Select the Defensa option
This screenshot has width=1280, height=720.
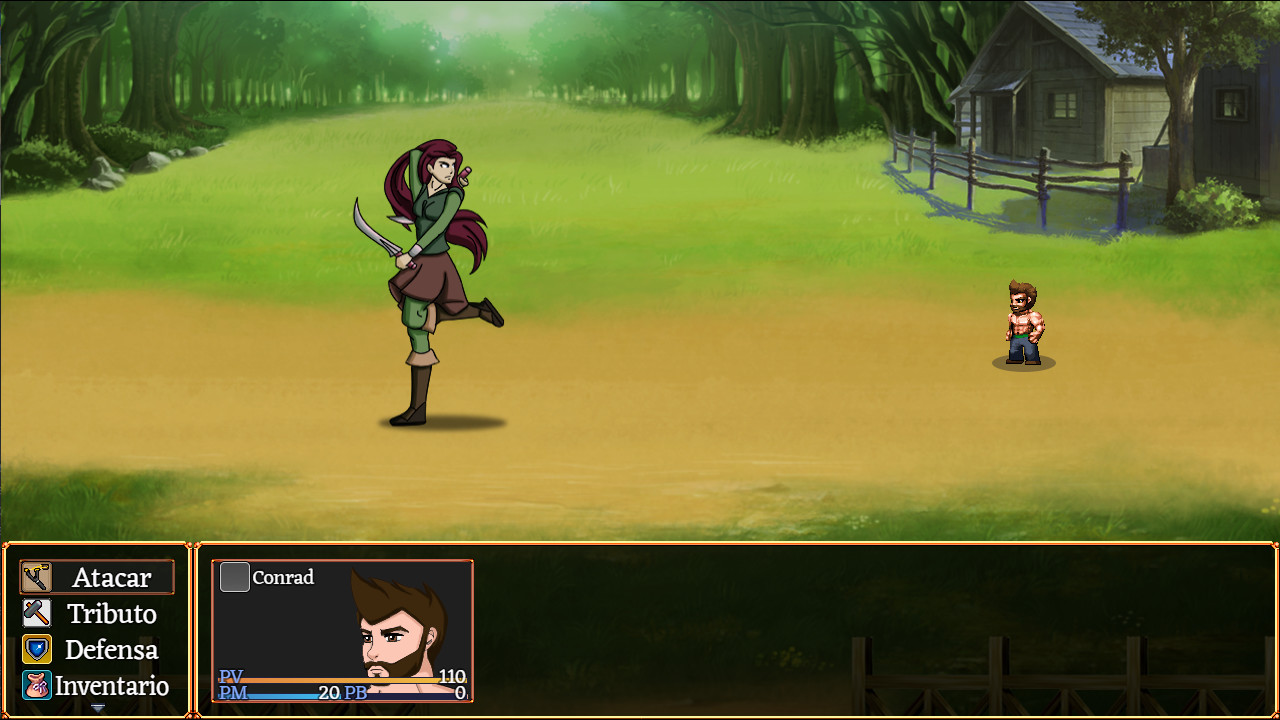[112, 649]
